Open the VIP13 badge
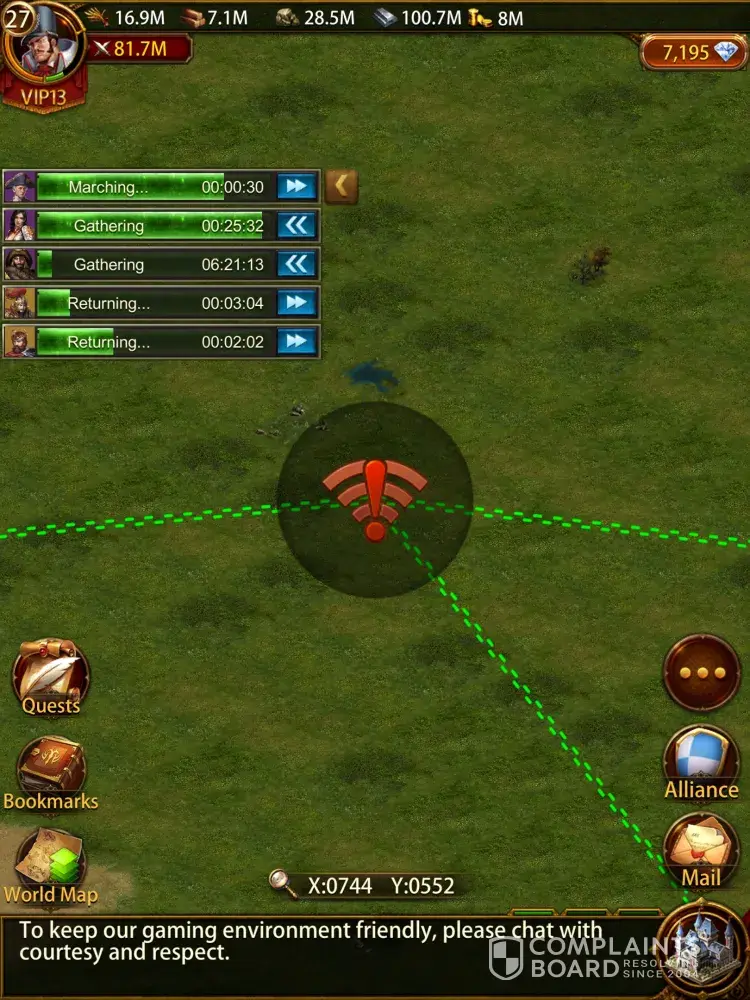 42,97
